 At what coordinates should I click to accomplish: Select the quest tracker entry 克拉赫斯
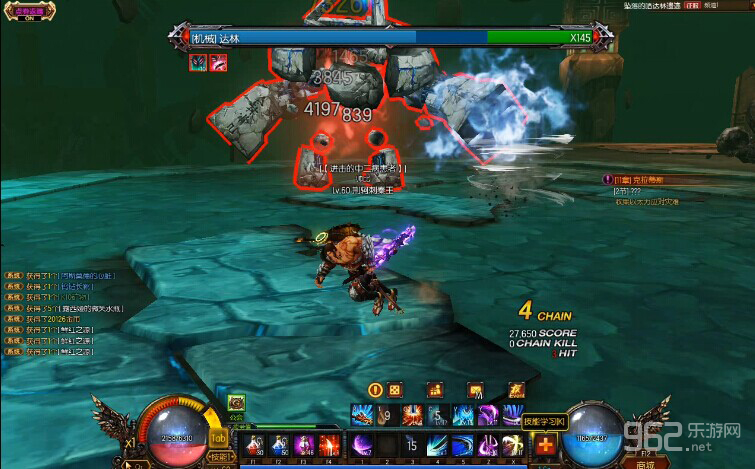(x=648, y=180)
